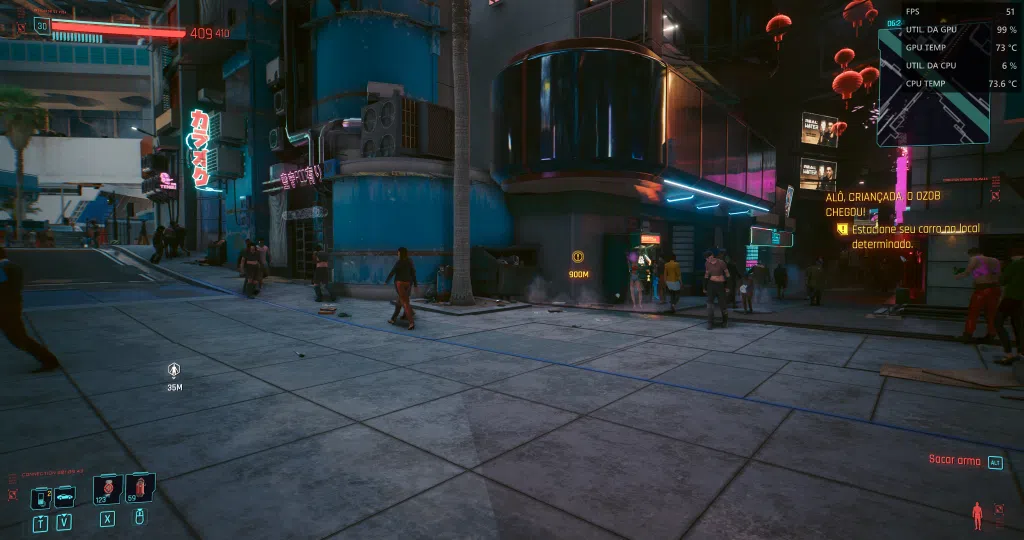Click the level 30 badge

pos(41,25)
